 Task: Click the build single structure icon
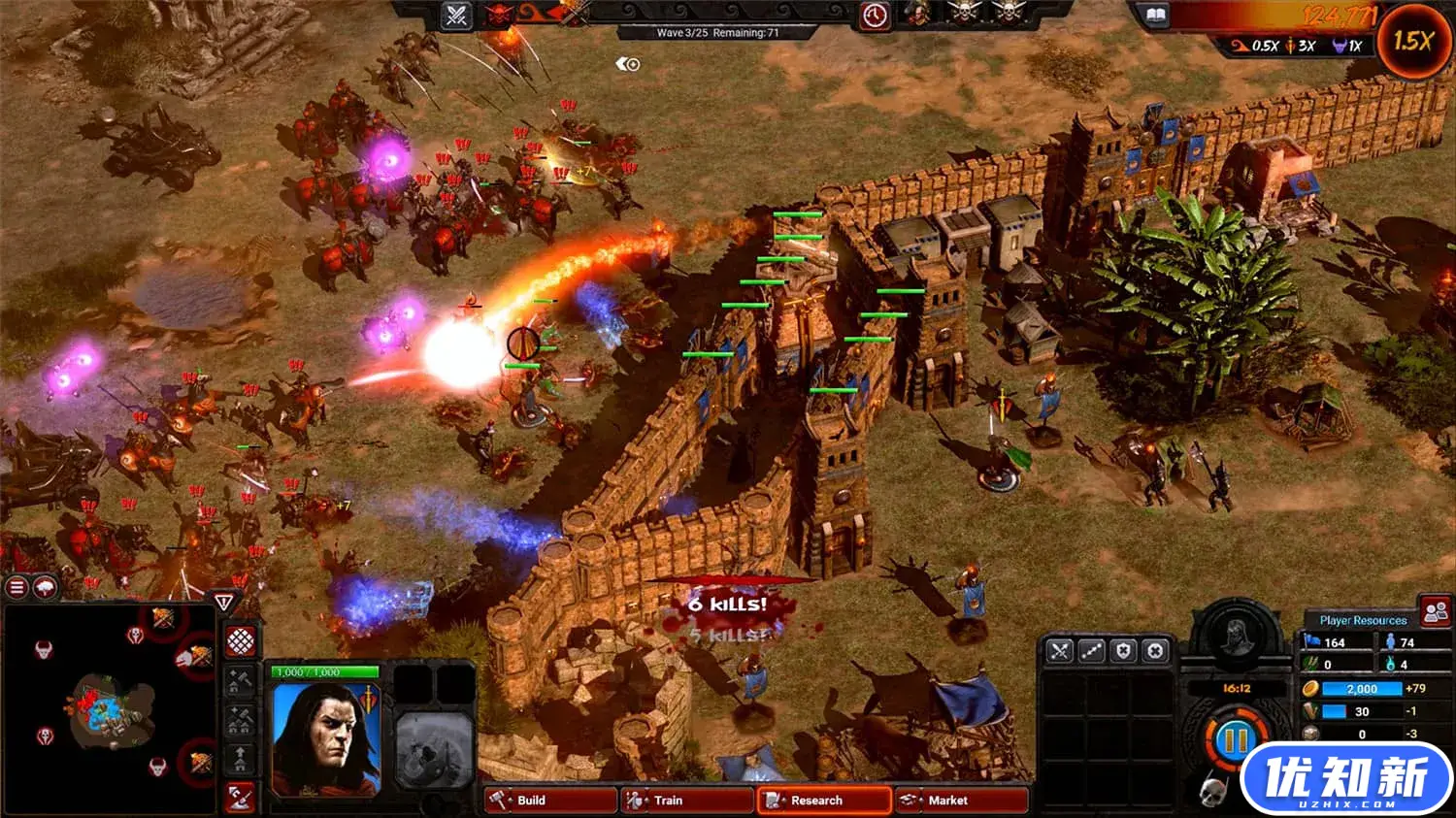240,682
